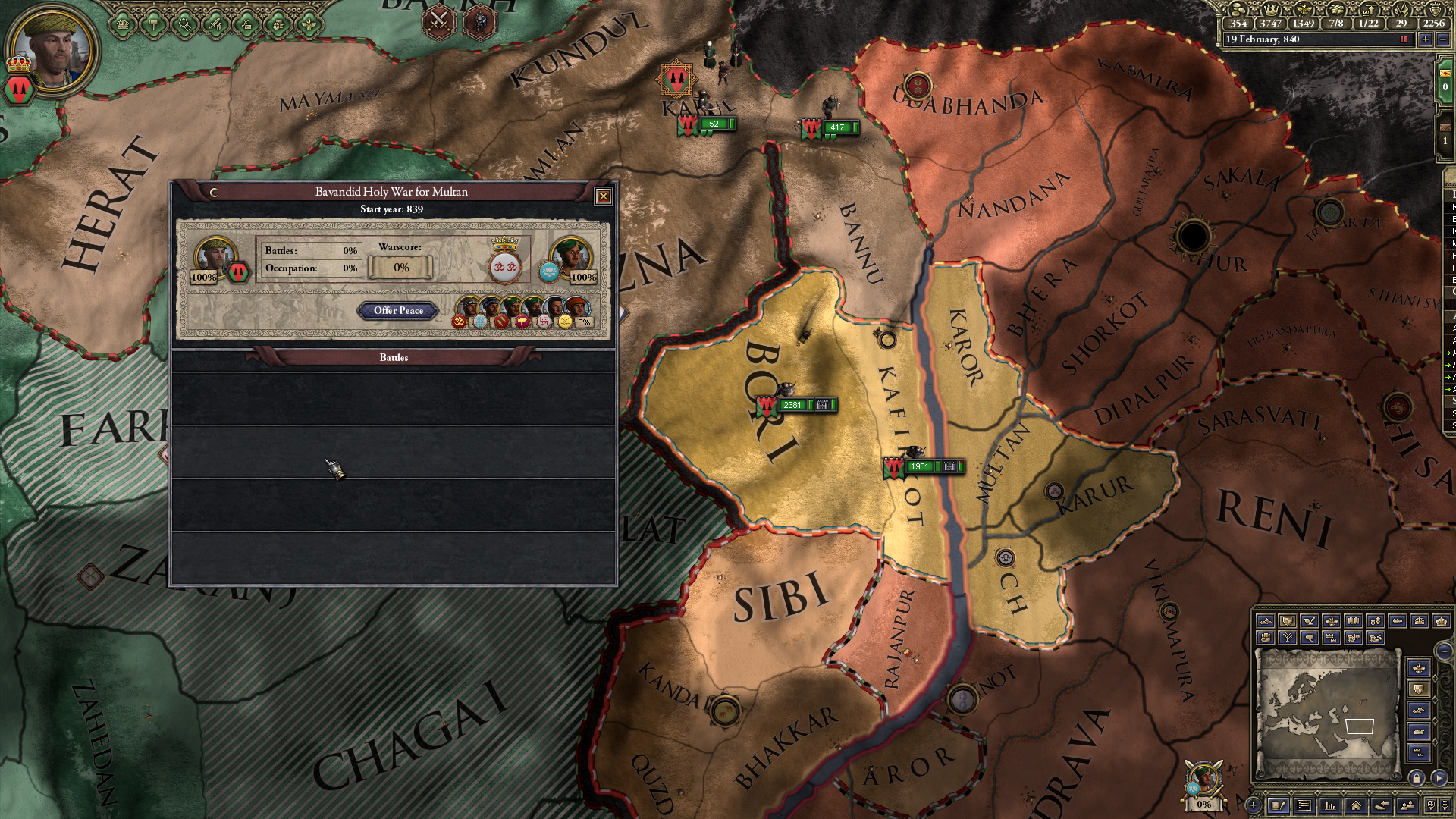Open the crossed swords war alert

(x=439, y=21)
